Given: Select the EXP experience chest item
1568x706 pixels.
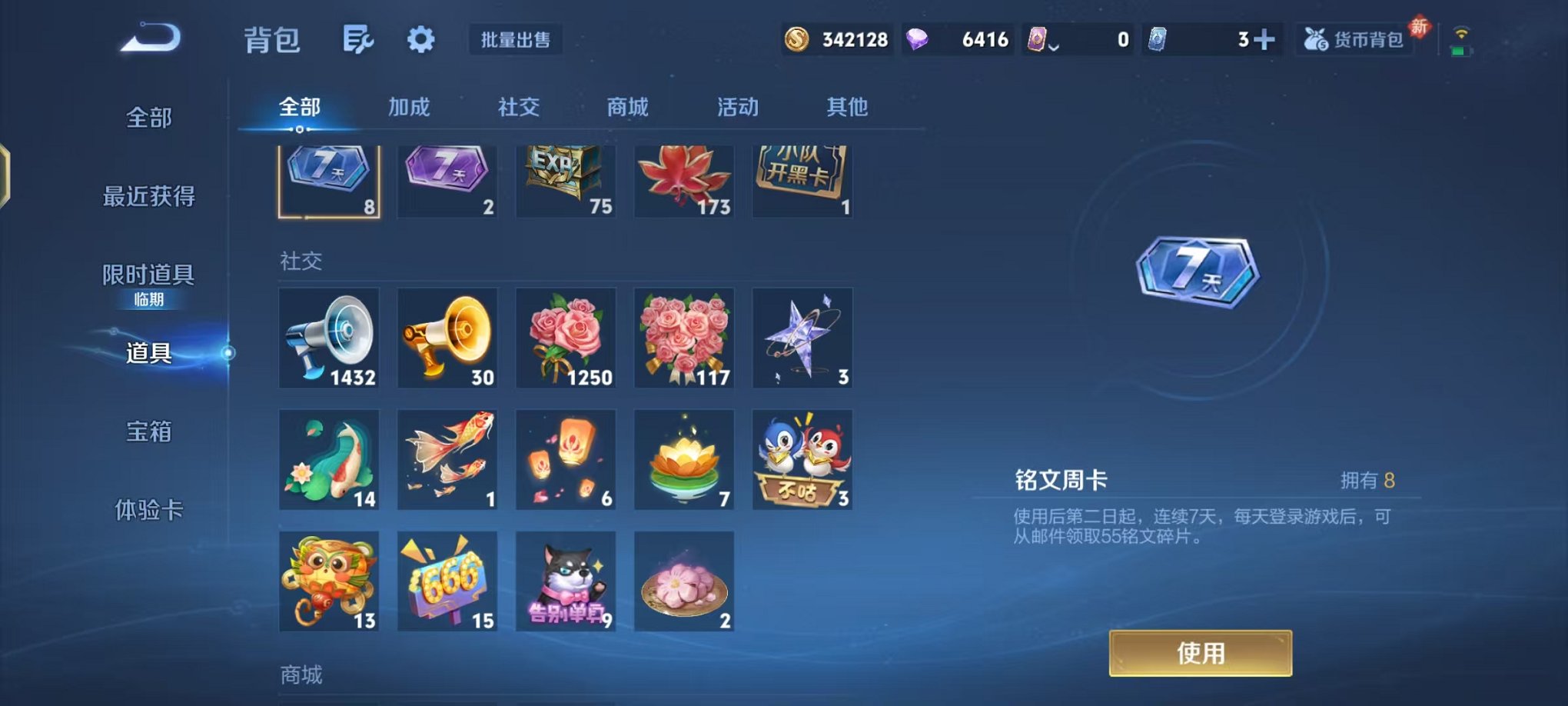Looking at the screenshot, I should (565, 177).
